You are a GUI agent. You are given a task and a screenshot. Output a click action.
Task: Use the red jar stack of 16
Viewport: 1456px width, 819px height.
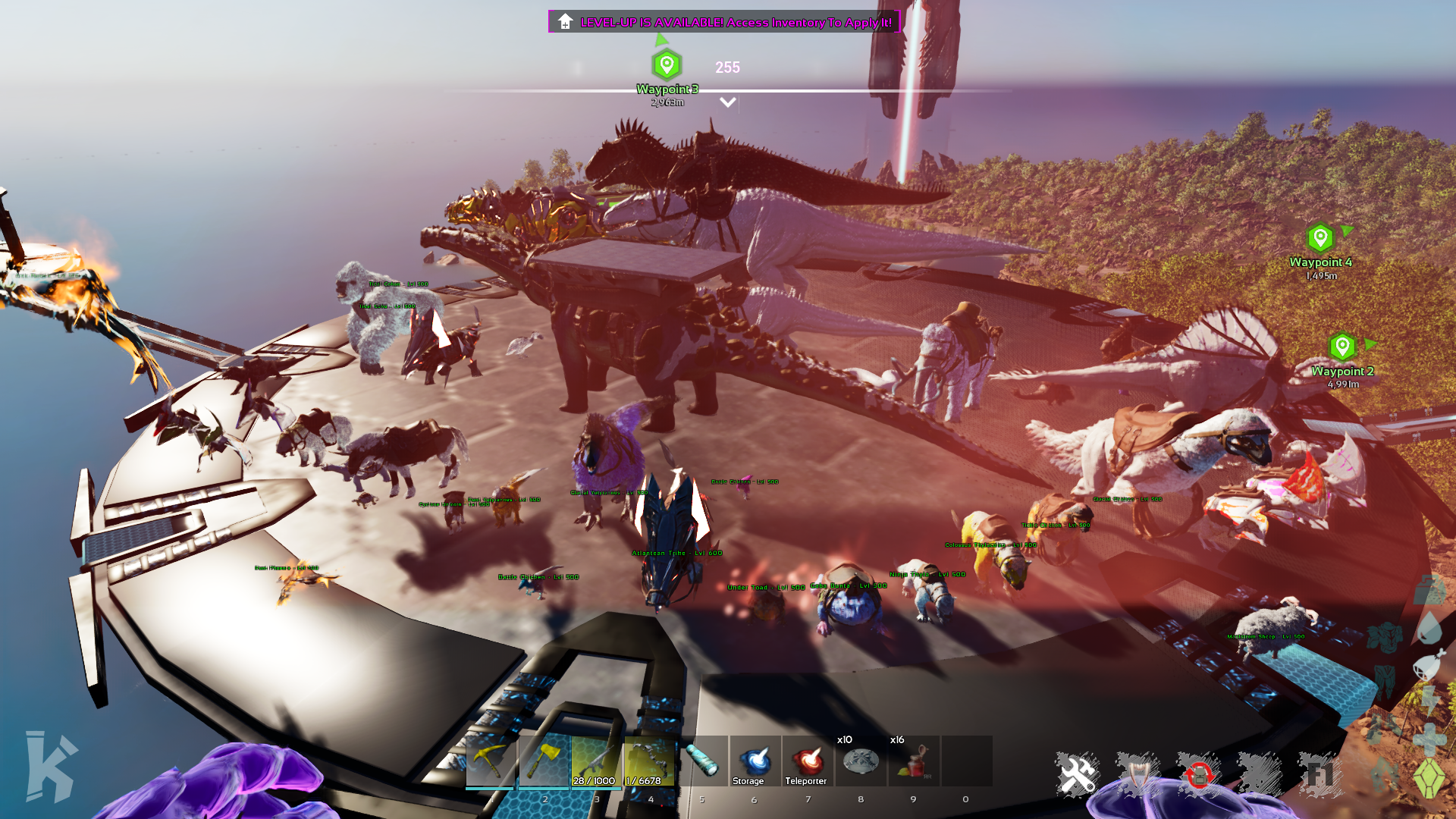click(x=914, y=761)
